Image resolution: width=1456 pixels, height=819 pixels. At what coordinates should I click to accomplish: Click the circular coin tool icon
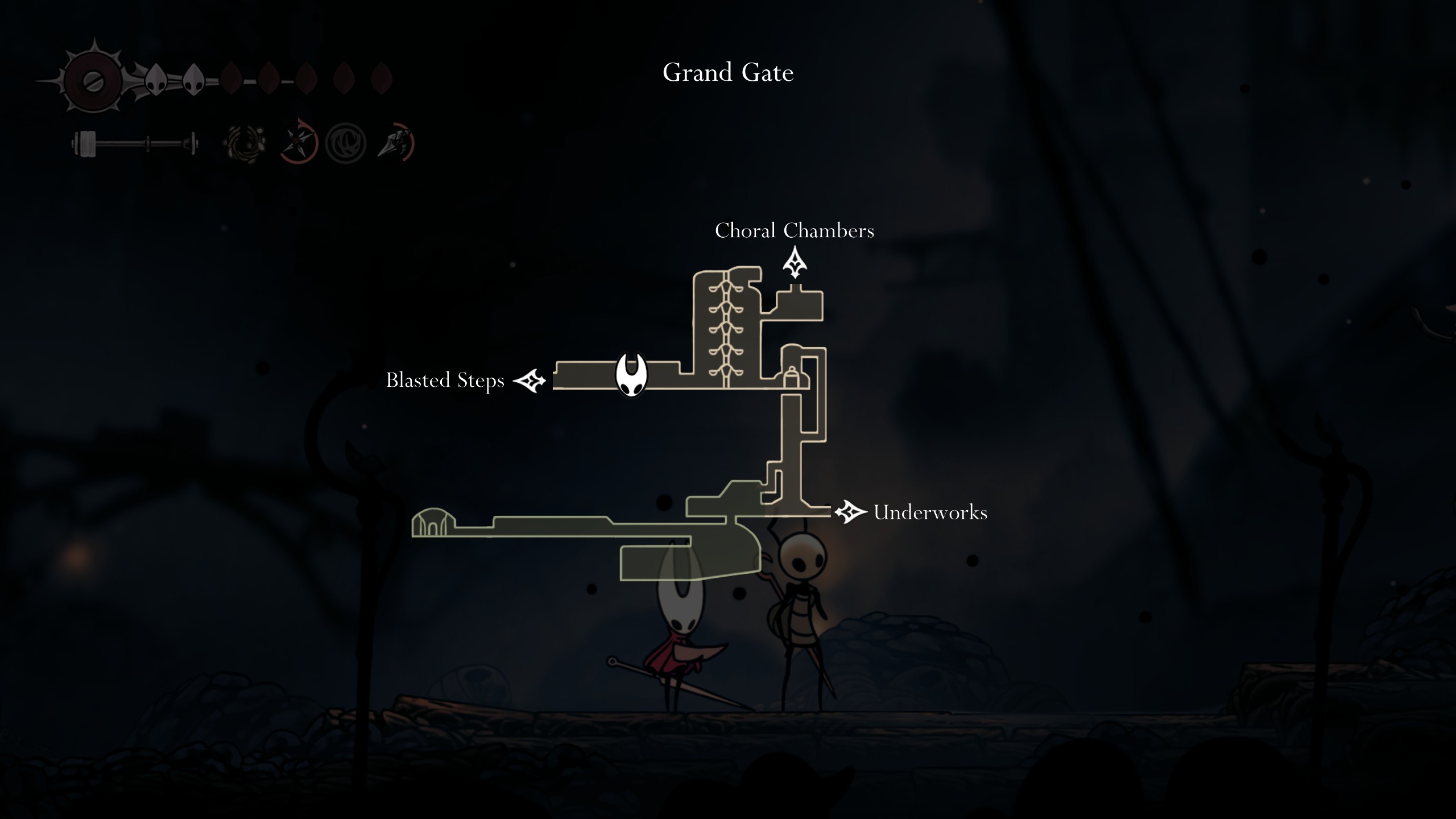pos(347,143)
